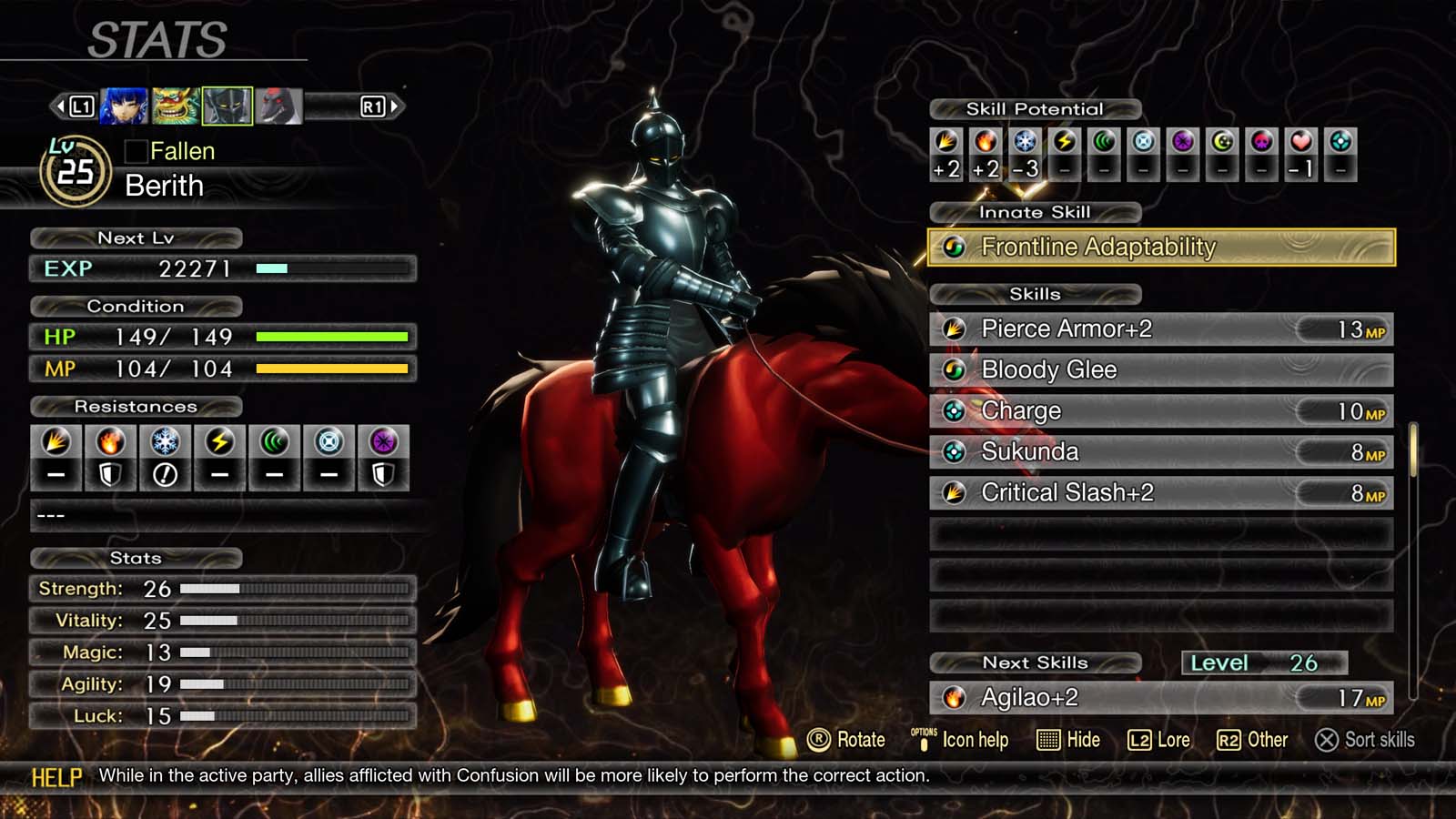
Task: Switch to the red demon portrait tab
Action: (x=278, y=105)
